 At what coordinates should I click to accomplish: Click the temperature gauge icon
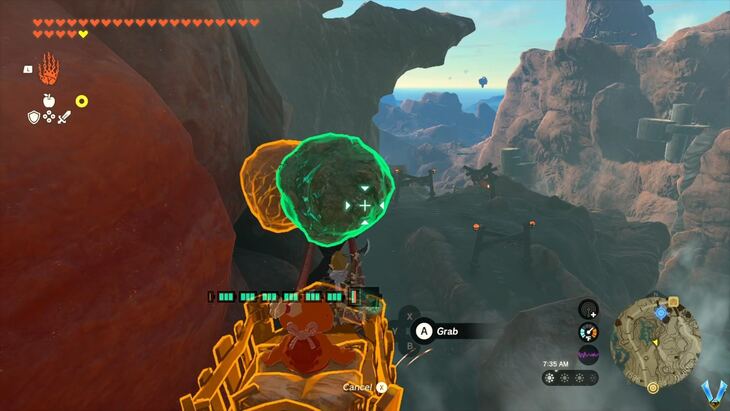tap(588, 332)
